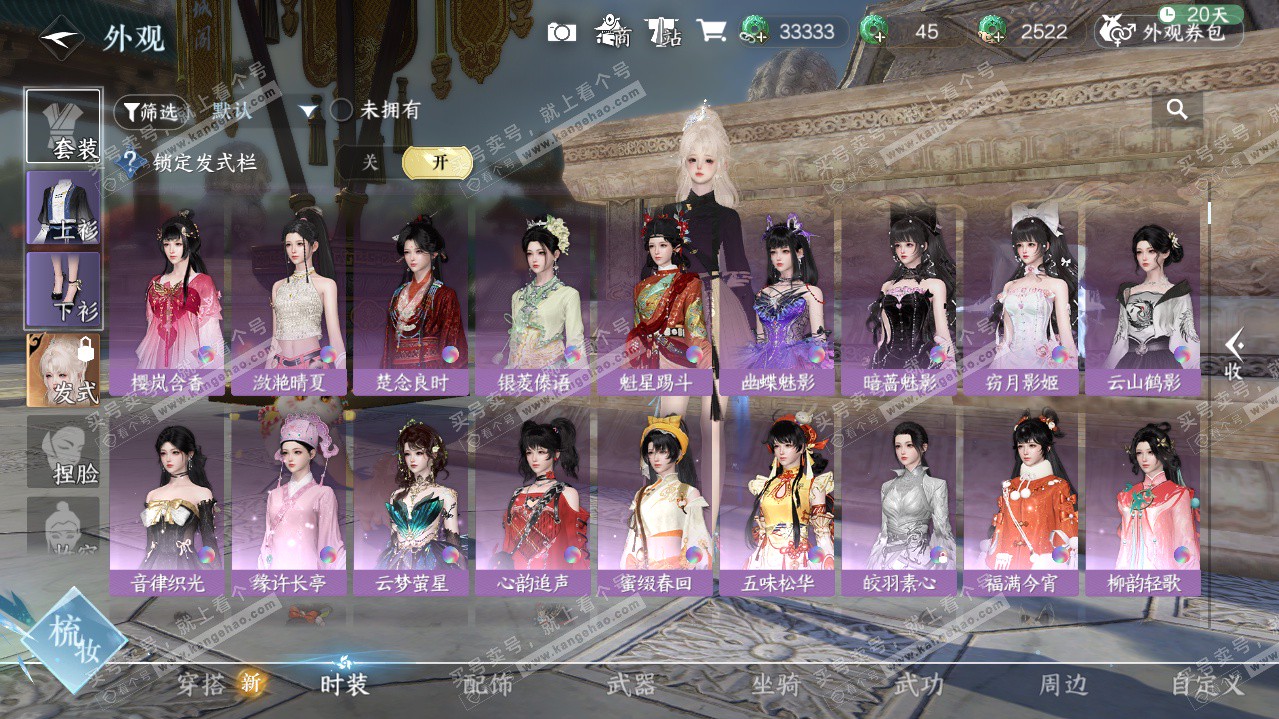Toggle the 未拥有 not-owned filter
This screenshot has width=1279, height=719.
342,110
